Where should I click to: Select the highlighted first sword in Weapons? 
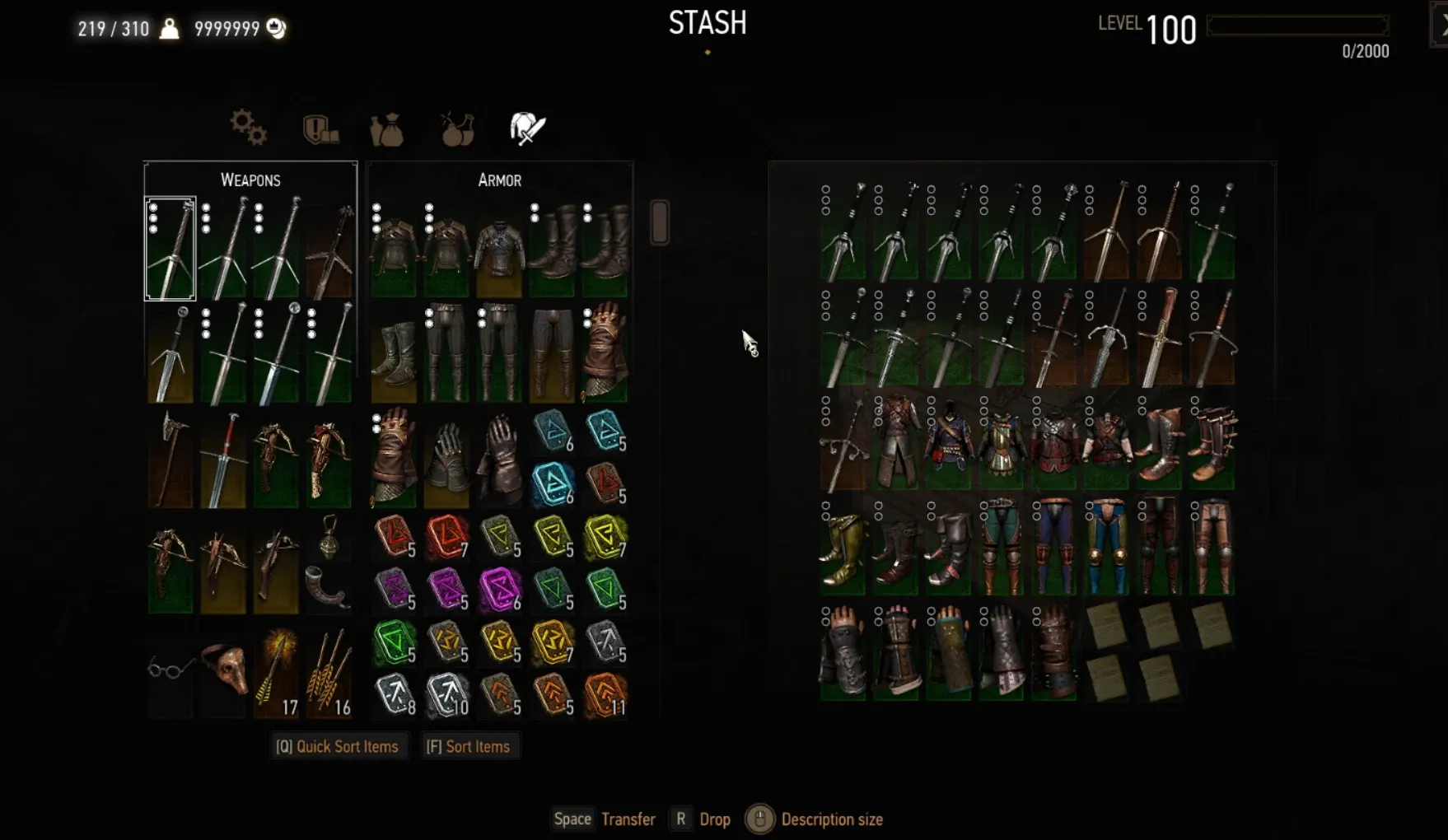coord(170,249)
